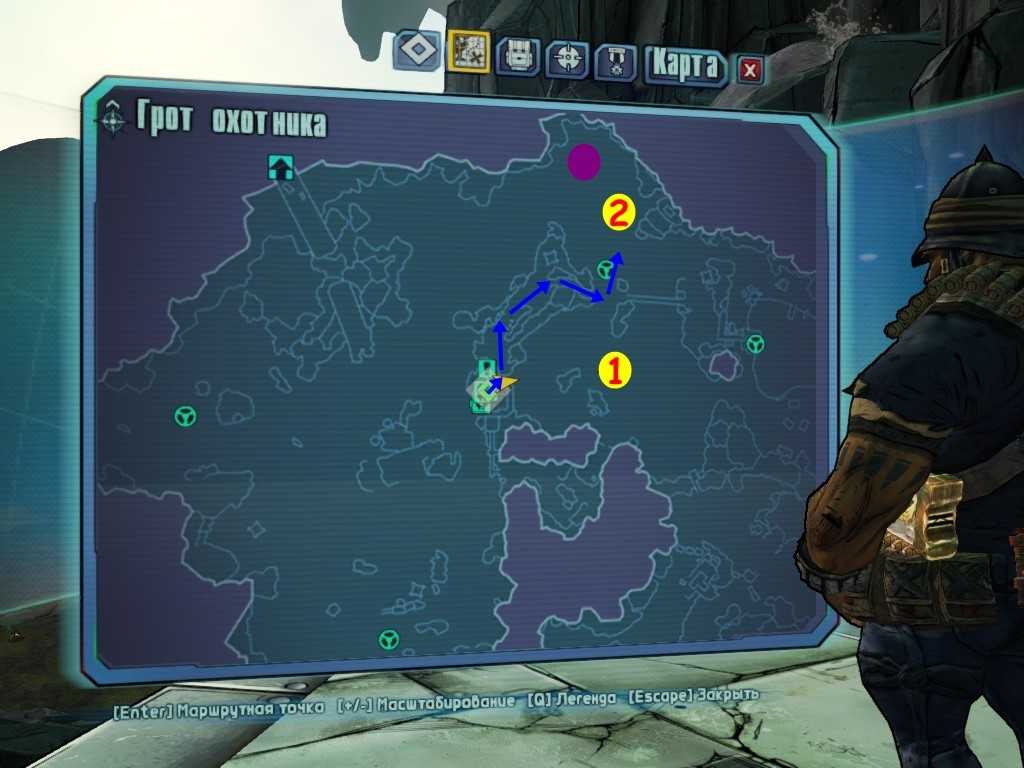Select the yellow marker numbered 1
The image size is (1024, 768).
[x=615, y=370]
